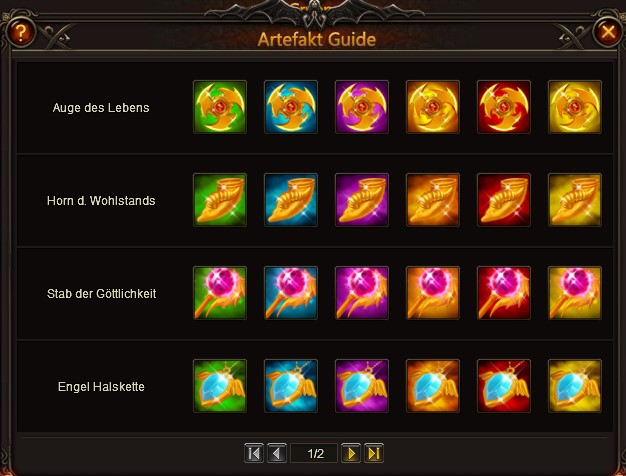Go to the next guide page

click(351, 453)
